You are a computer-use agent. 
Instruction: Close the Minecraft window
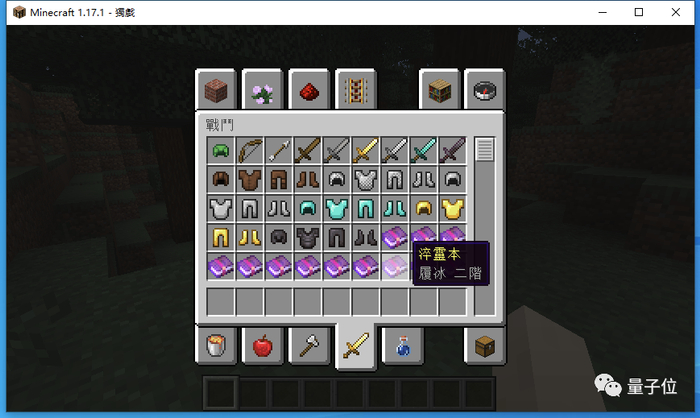click(677, 12)
